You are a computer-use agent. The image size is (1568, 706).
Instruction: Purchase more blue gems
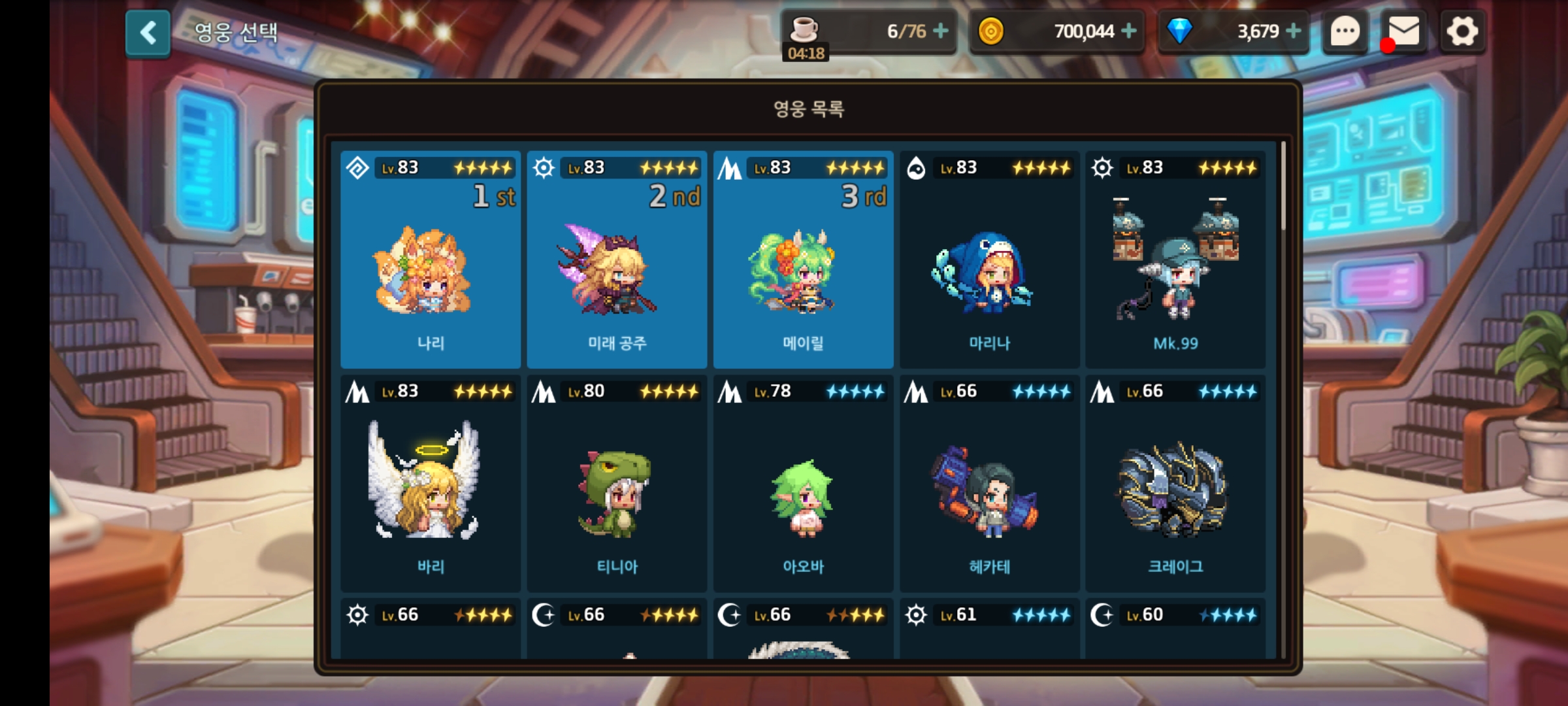[x=1293, y=31]
